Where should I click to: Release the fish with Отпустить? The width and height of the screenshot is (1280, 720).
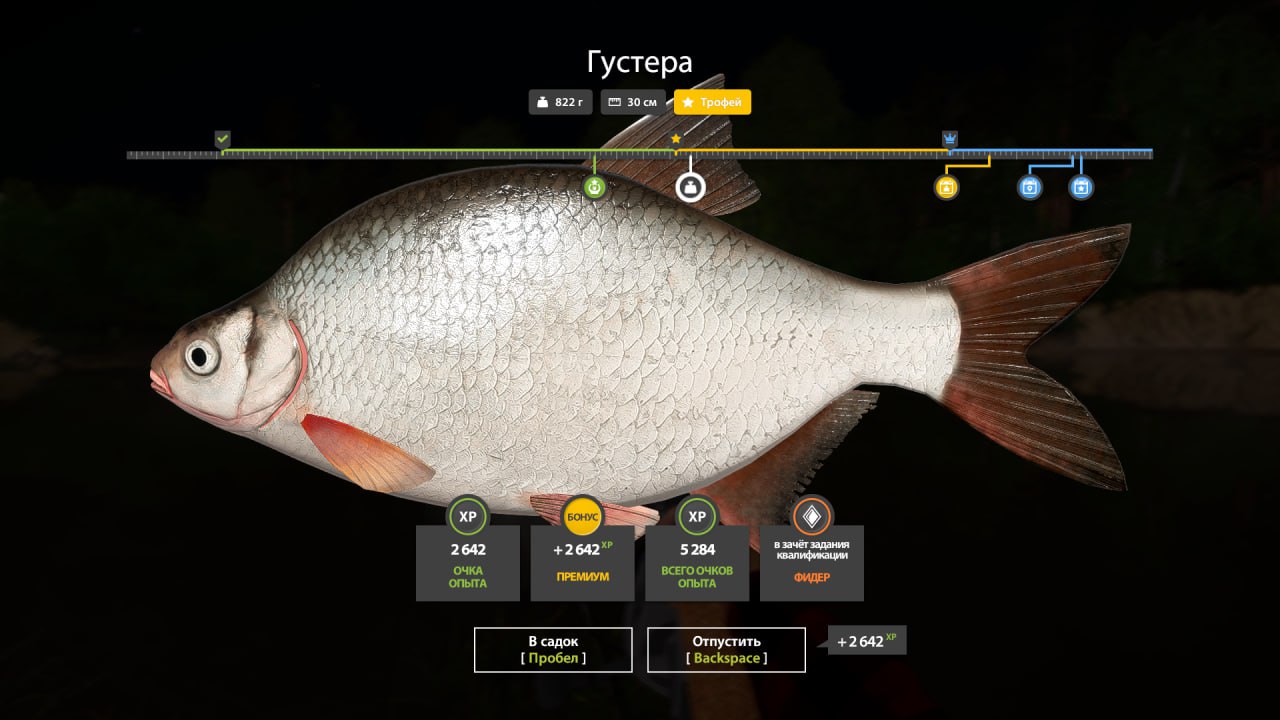point(726,649)
